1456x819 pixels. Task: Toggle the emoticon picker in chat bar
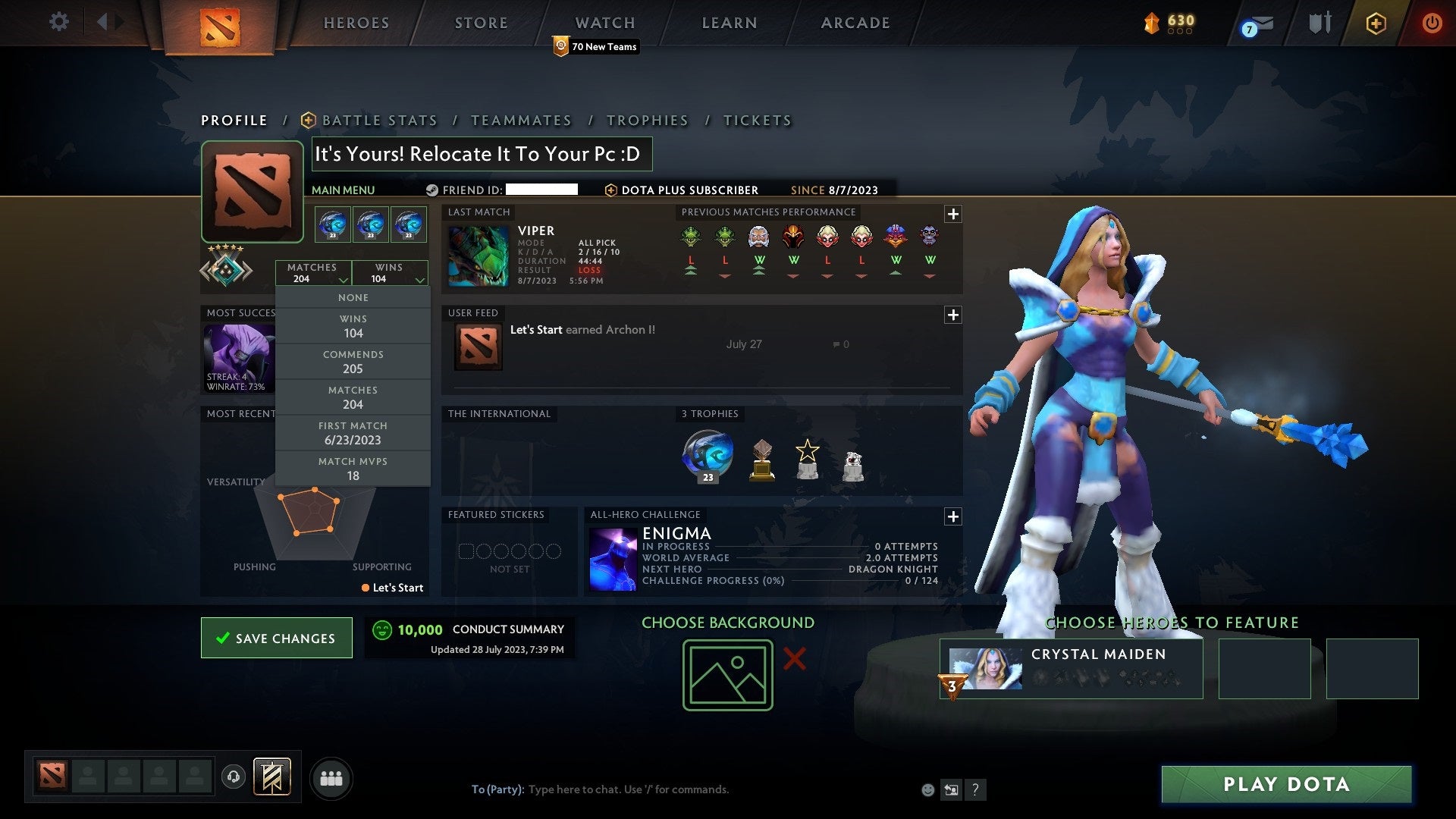927,789
